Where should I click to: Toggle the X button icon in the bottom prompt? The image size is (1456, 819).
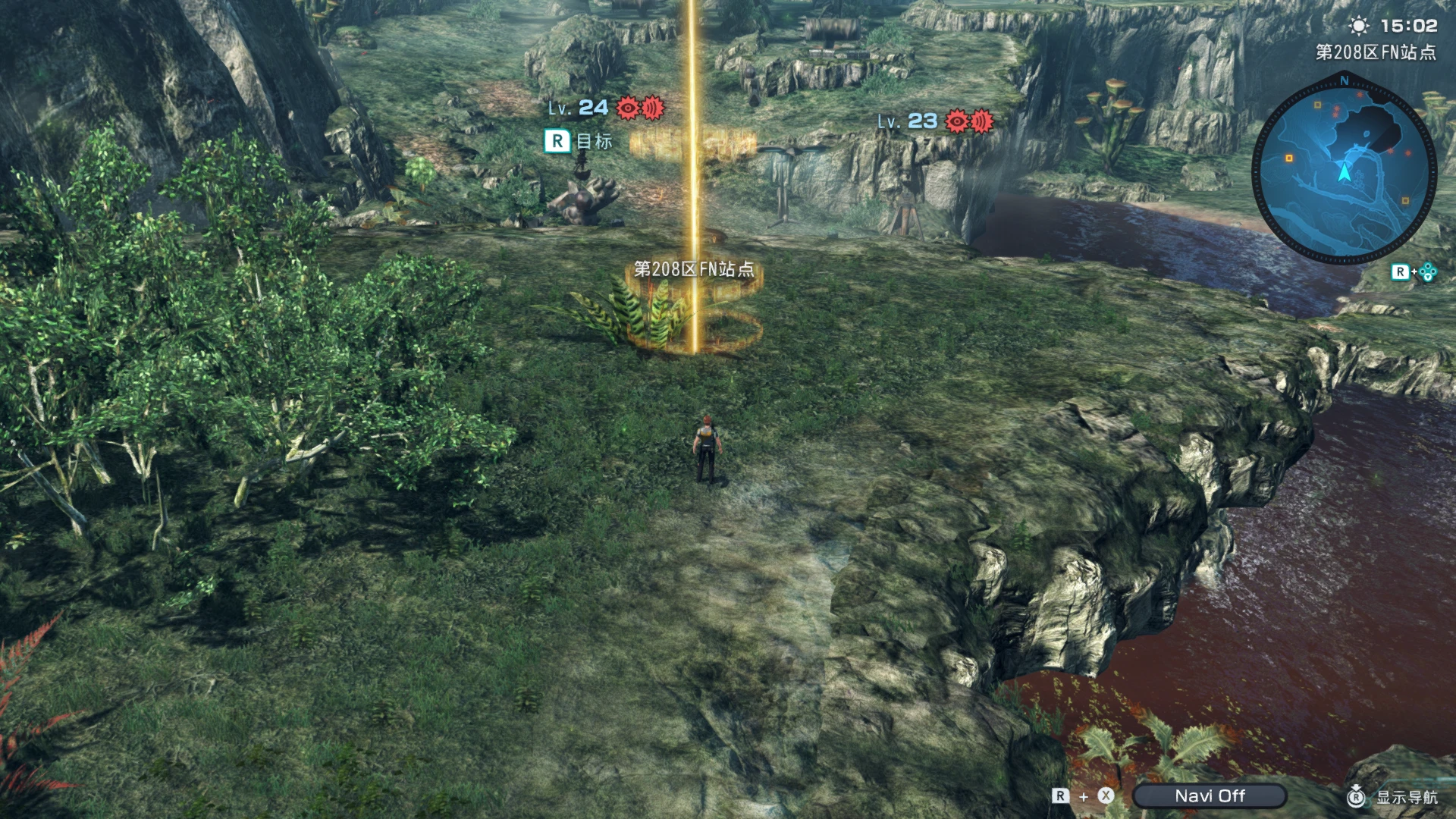click(x=1104, y=795)
